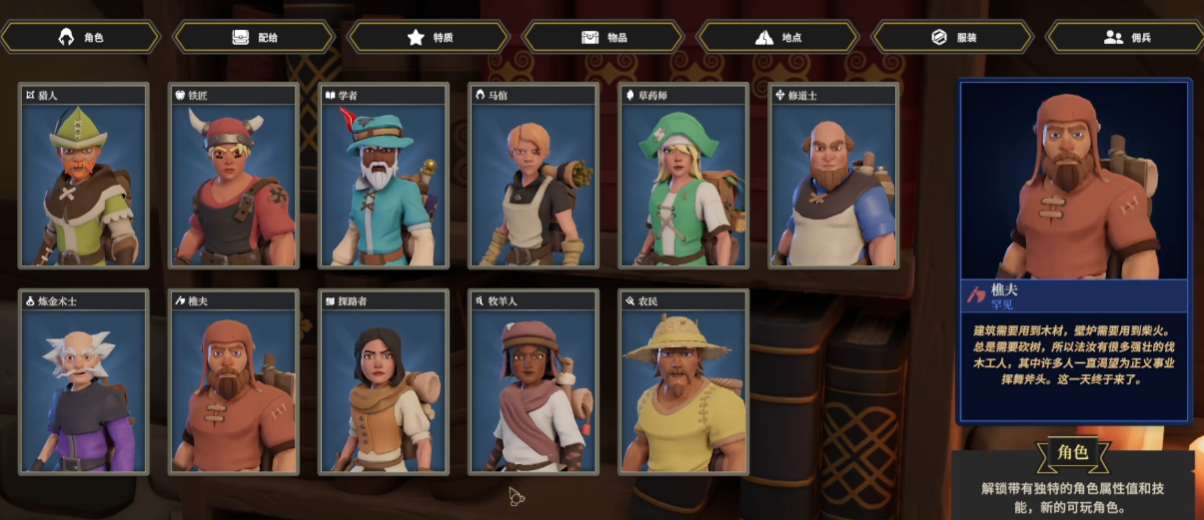Choose the 探路者 character card
This screenshot has height=520, width=1204.
pos(384,382)
